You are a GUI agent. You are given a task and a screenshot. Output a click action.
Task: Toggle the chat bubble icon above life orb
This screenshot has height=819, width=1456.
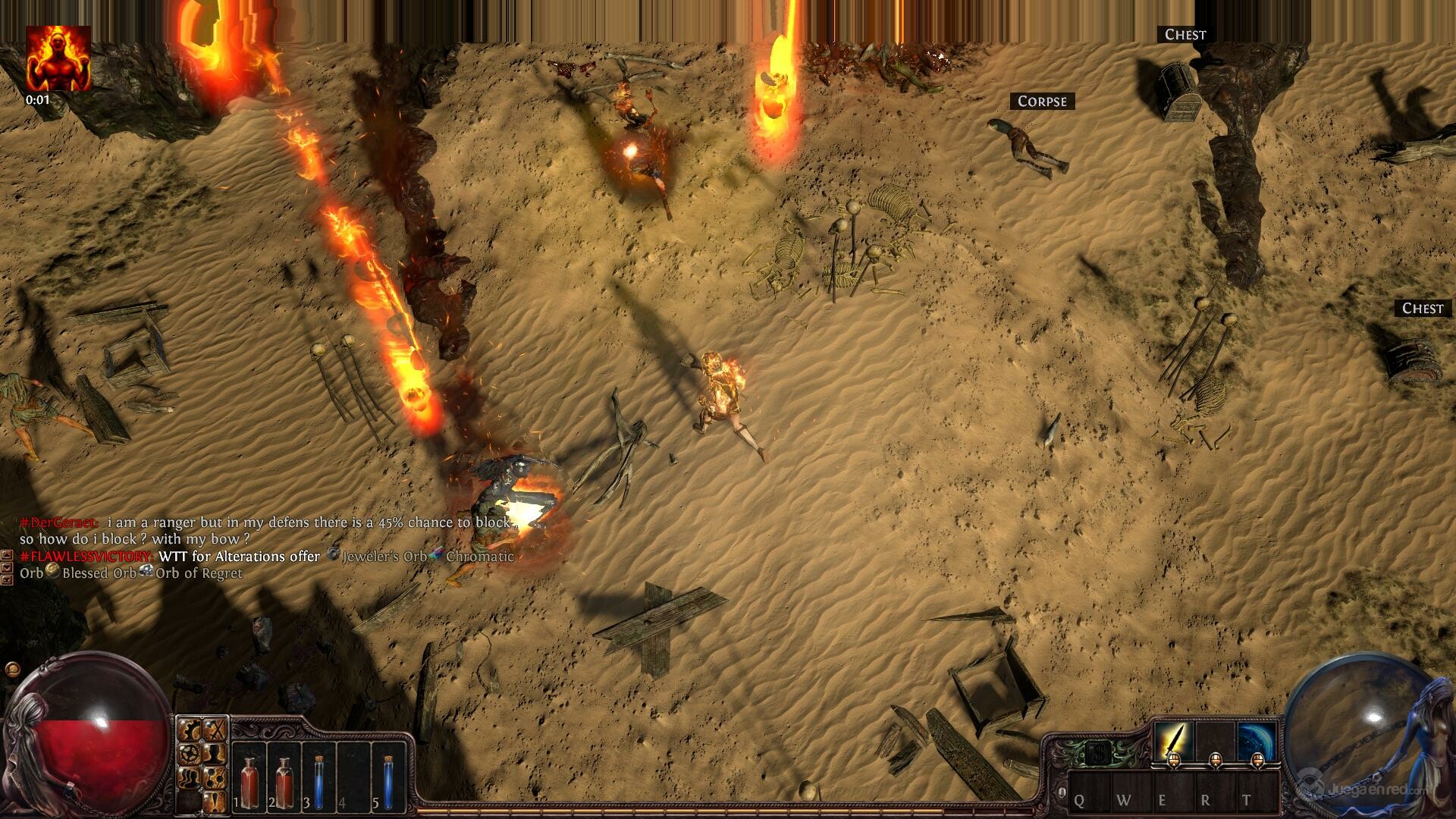[x=11, y=670]
